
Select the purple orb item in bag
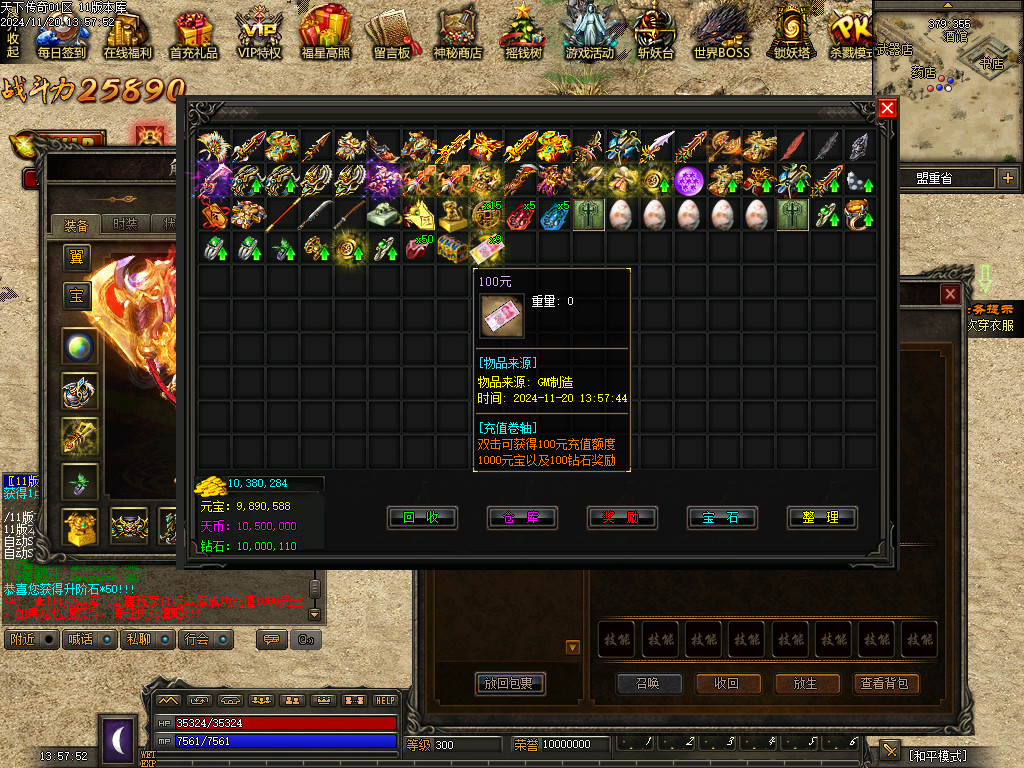click(x=689, y=181)
